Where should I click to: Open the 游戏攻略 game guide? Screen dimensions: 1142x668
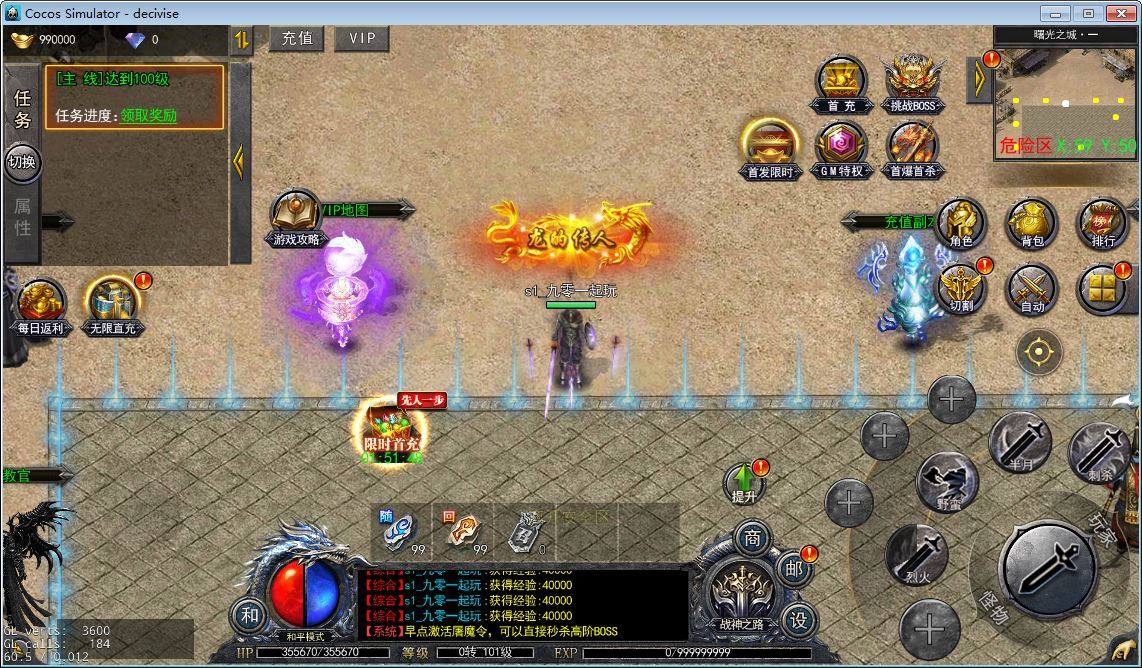(x=295, y=217)
